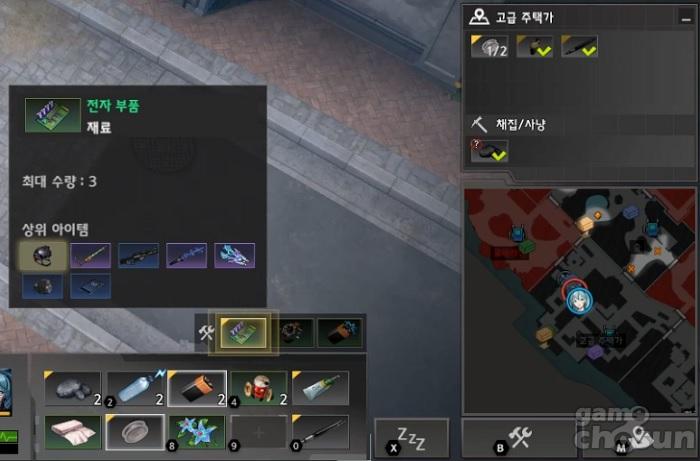Select the sniper rifle in 상위 아이템
The image size is (700, 461).
pos(139,256)
